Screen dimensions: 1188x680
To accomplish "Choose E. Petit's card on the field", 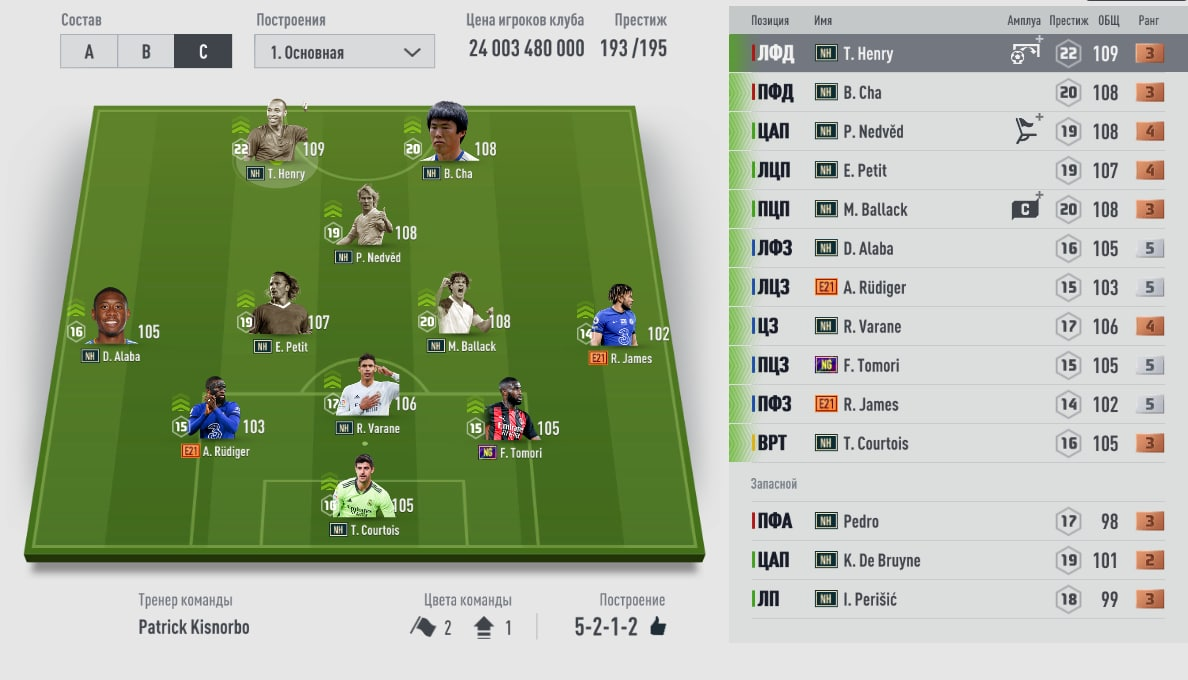I will point(281,312).
